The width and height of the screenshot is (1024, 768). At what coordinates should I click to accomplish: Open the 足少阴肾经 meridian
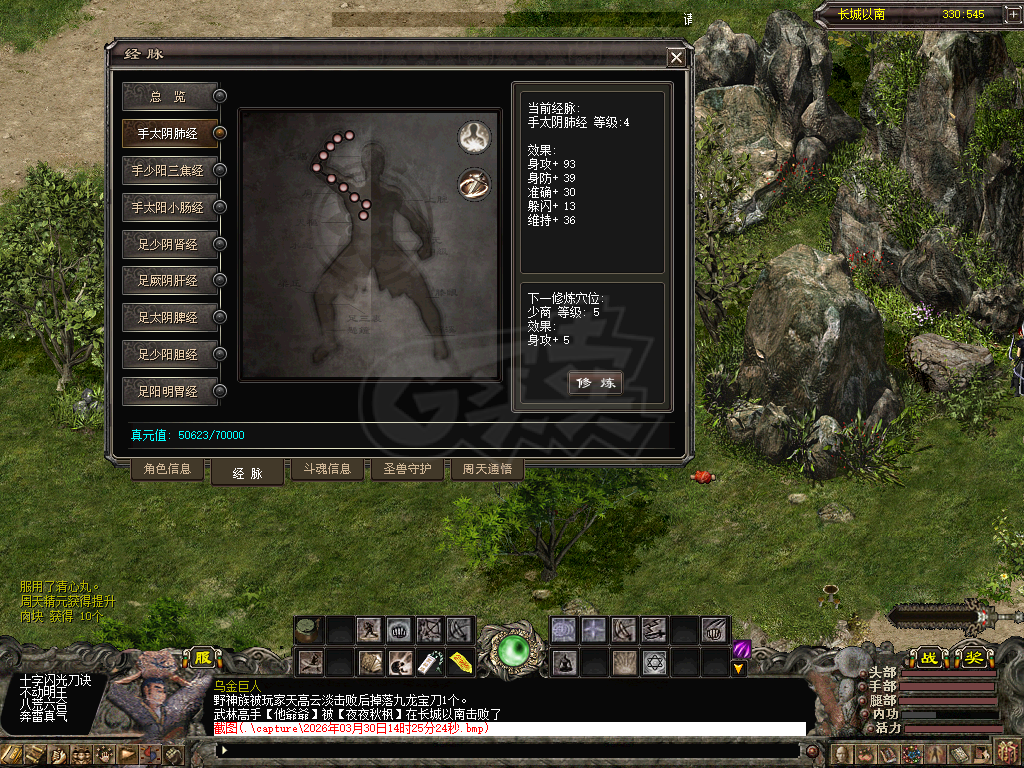tap(170, 244)
